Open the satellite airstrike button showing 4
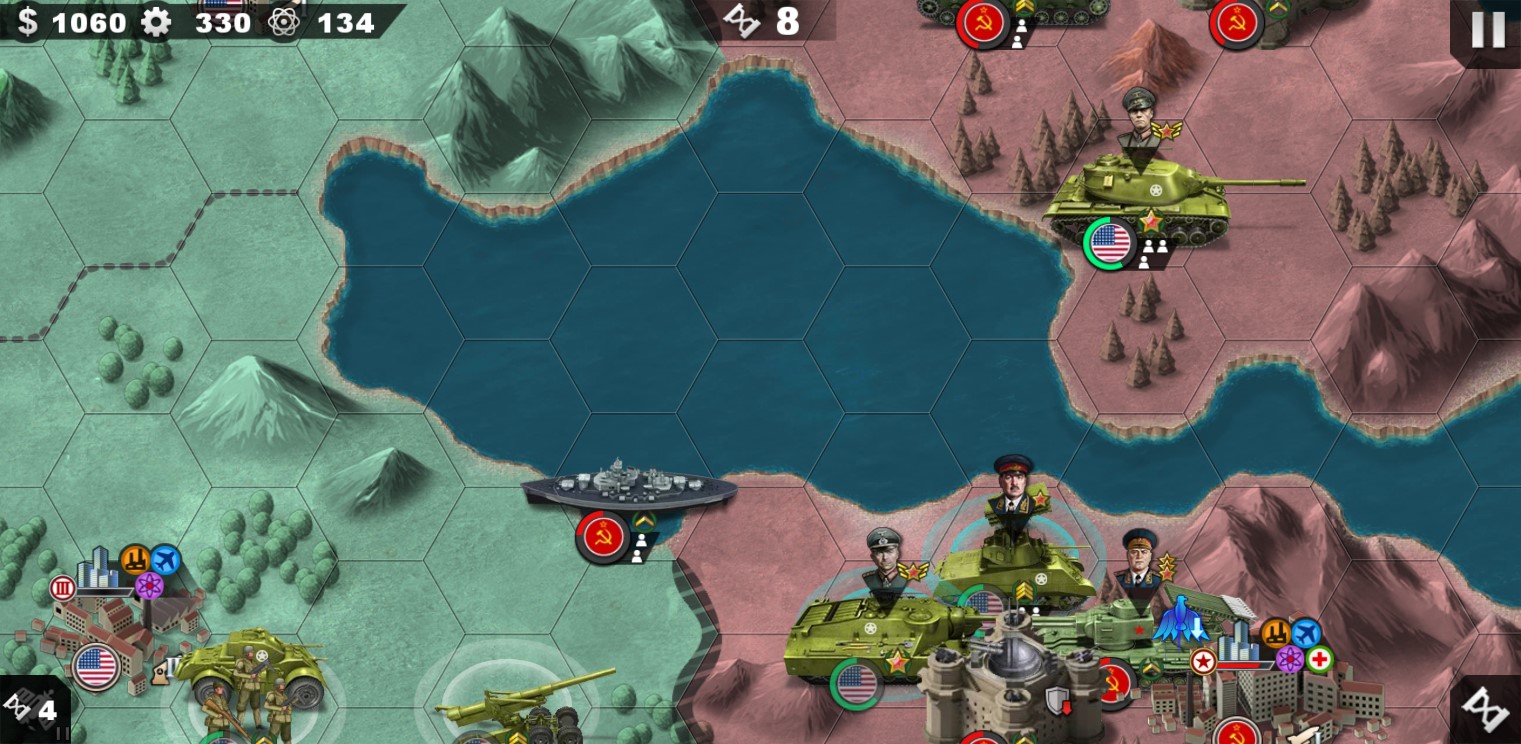Screen dimensions: 1521x744 [33, 709]
